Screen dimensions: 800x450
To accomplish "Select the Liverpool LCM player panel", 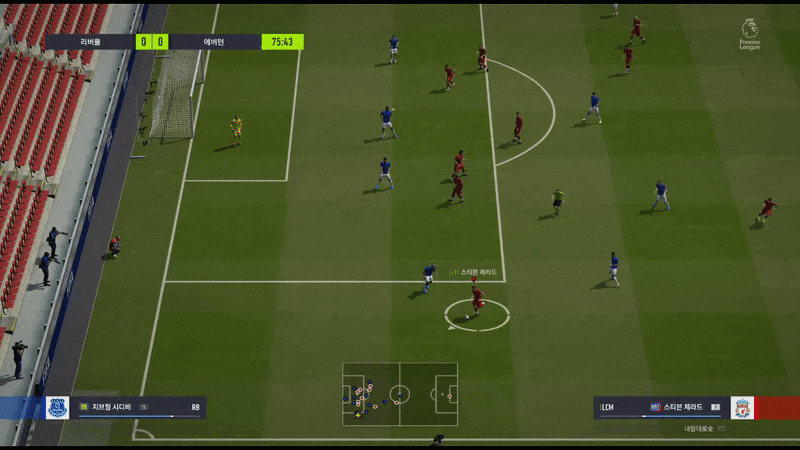I will 661,407.
